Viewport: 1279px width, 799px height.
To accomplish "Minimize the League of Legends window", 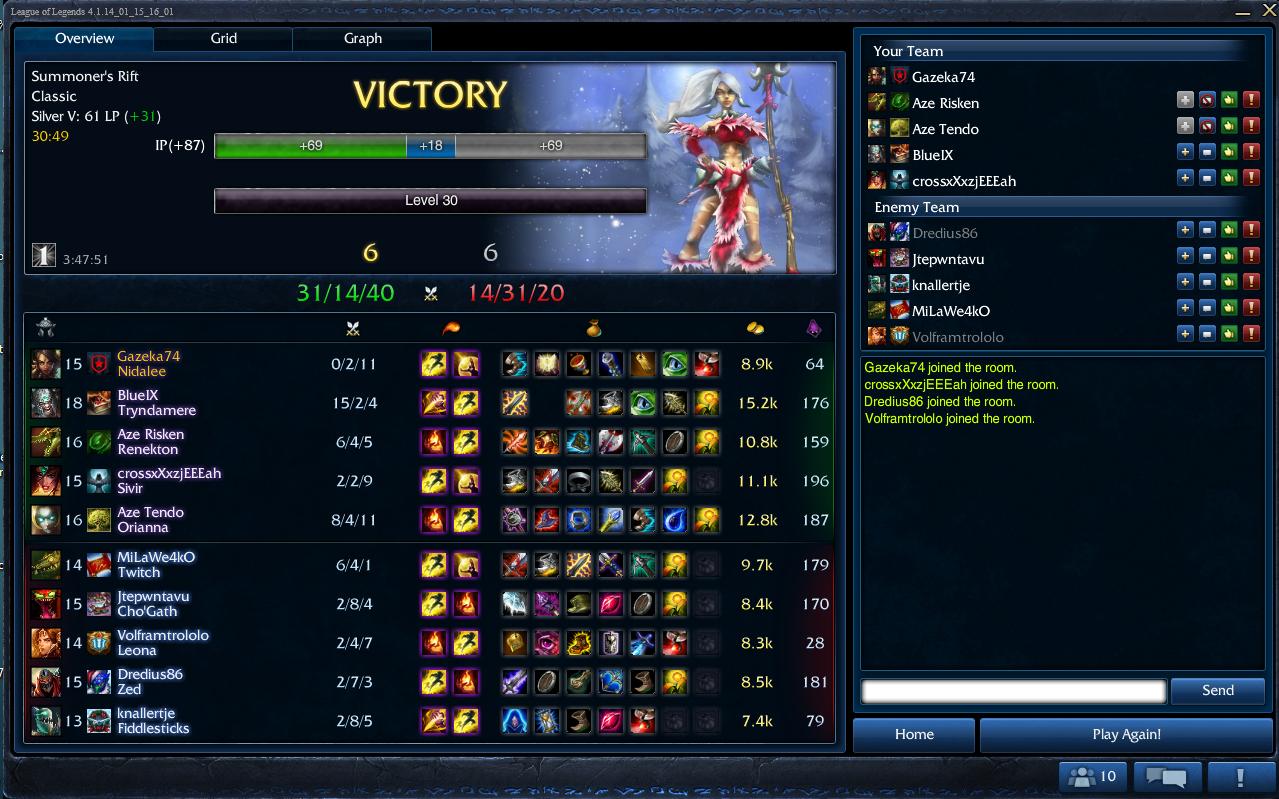I will [x=1243, y=12].
